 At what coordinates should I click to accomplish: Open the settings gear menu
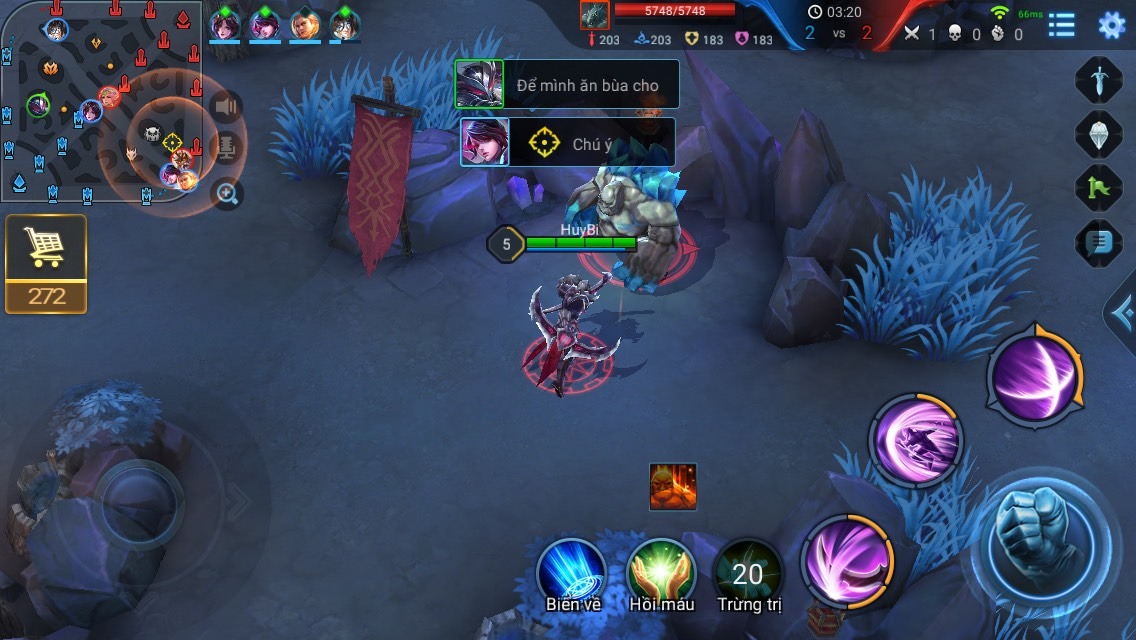pos(1111,25)
